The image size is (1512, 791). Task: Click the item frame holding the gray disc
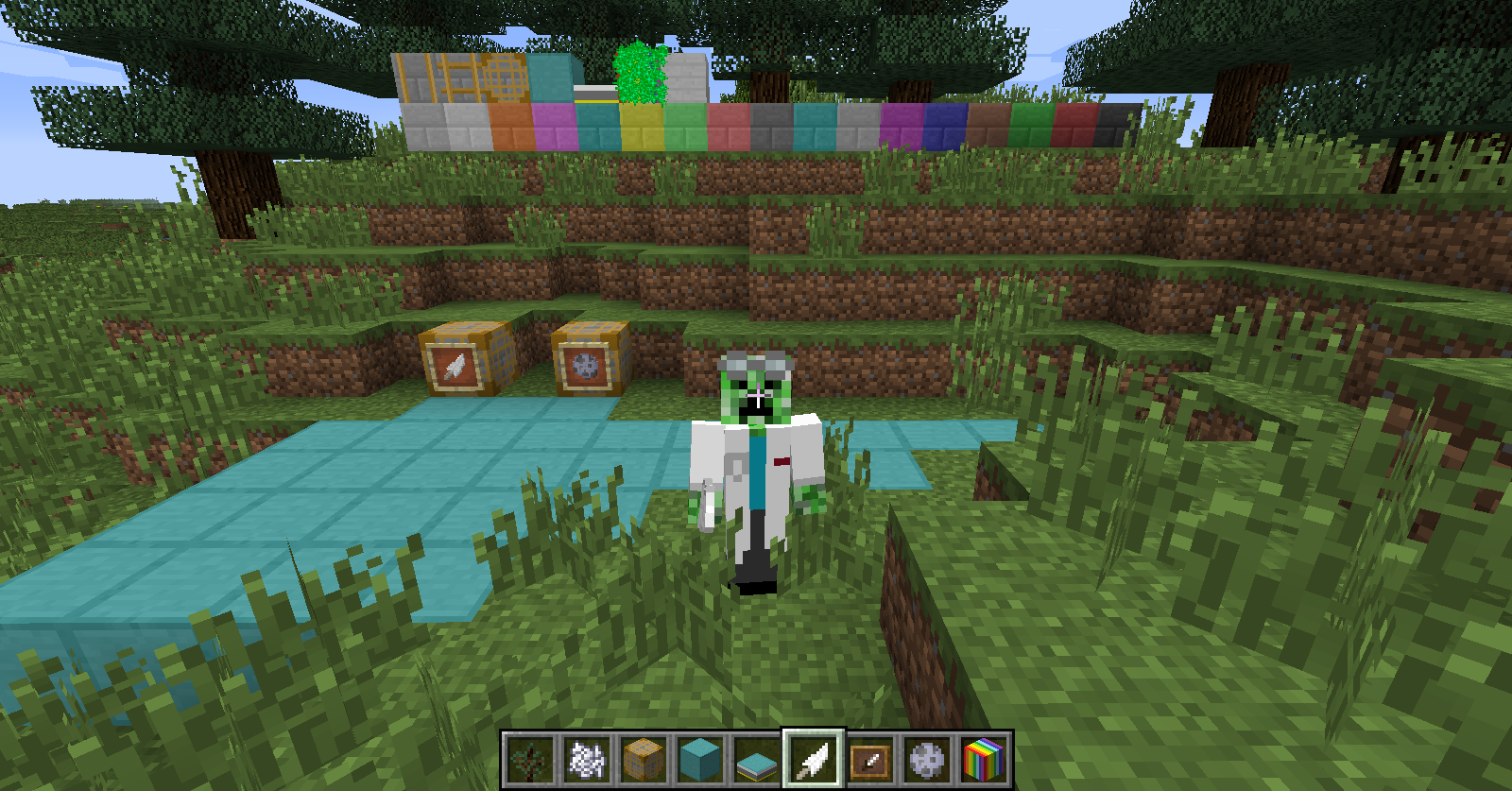pos(586,364)
